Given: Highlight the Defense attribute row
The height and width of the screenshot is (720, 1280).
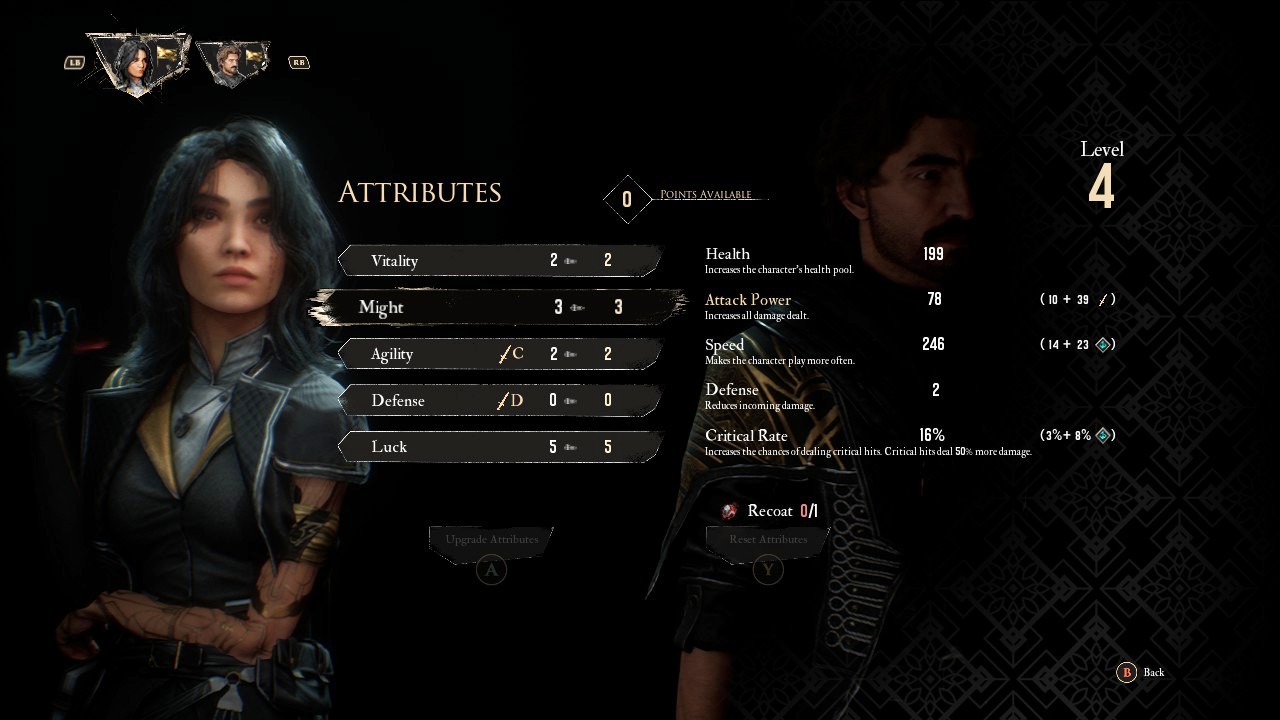Looking at the screenshot, I should (x=500, y=401).
